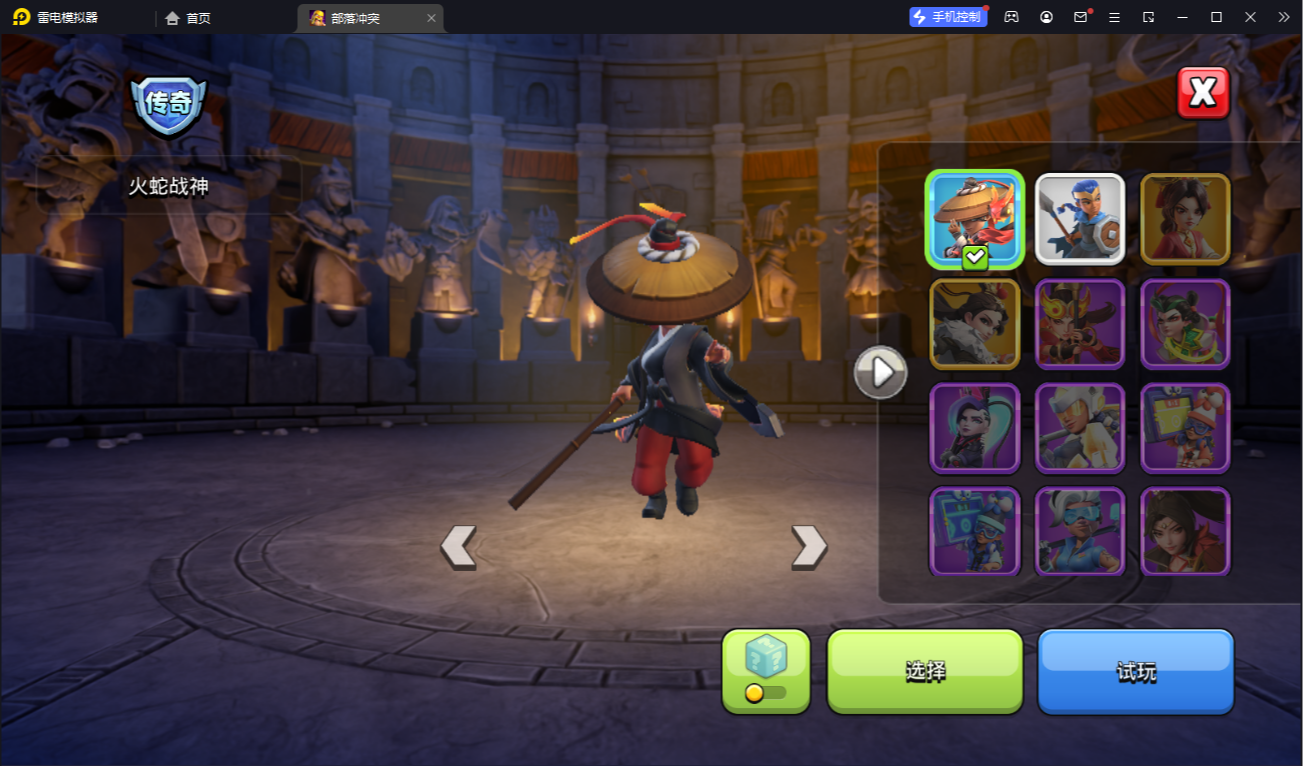Open the emulator's 手机控制 phone control
Image resolution: width=1303 pixels, height=766 pixels.
(x=947, y=17)
